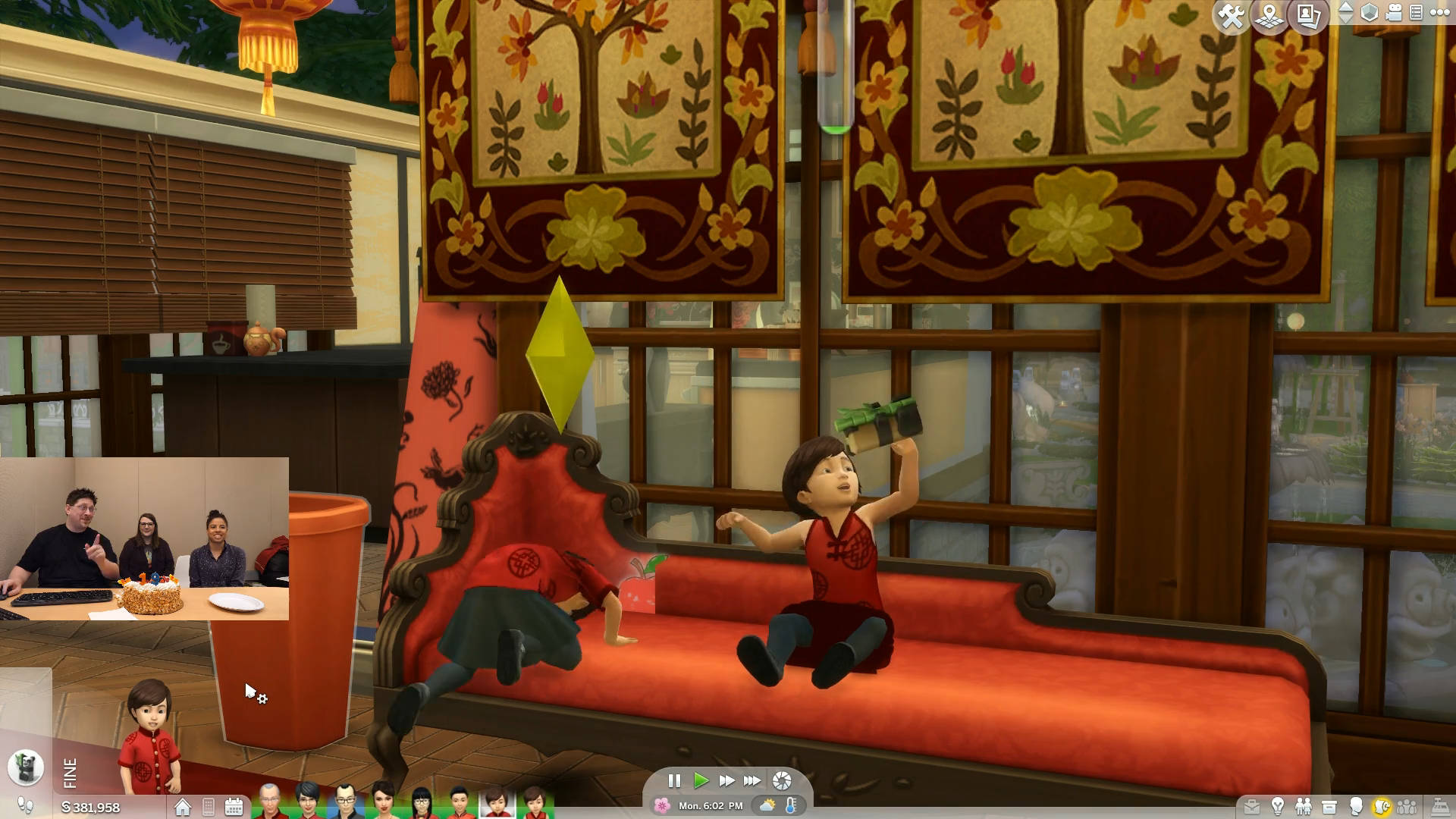Open the Gallery photo icon
The height and width of the screenshot is (819, 1456).
[1309, 16]
